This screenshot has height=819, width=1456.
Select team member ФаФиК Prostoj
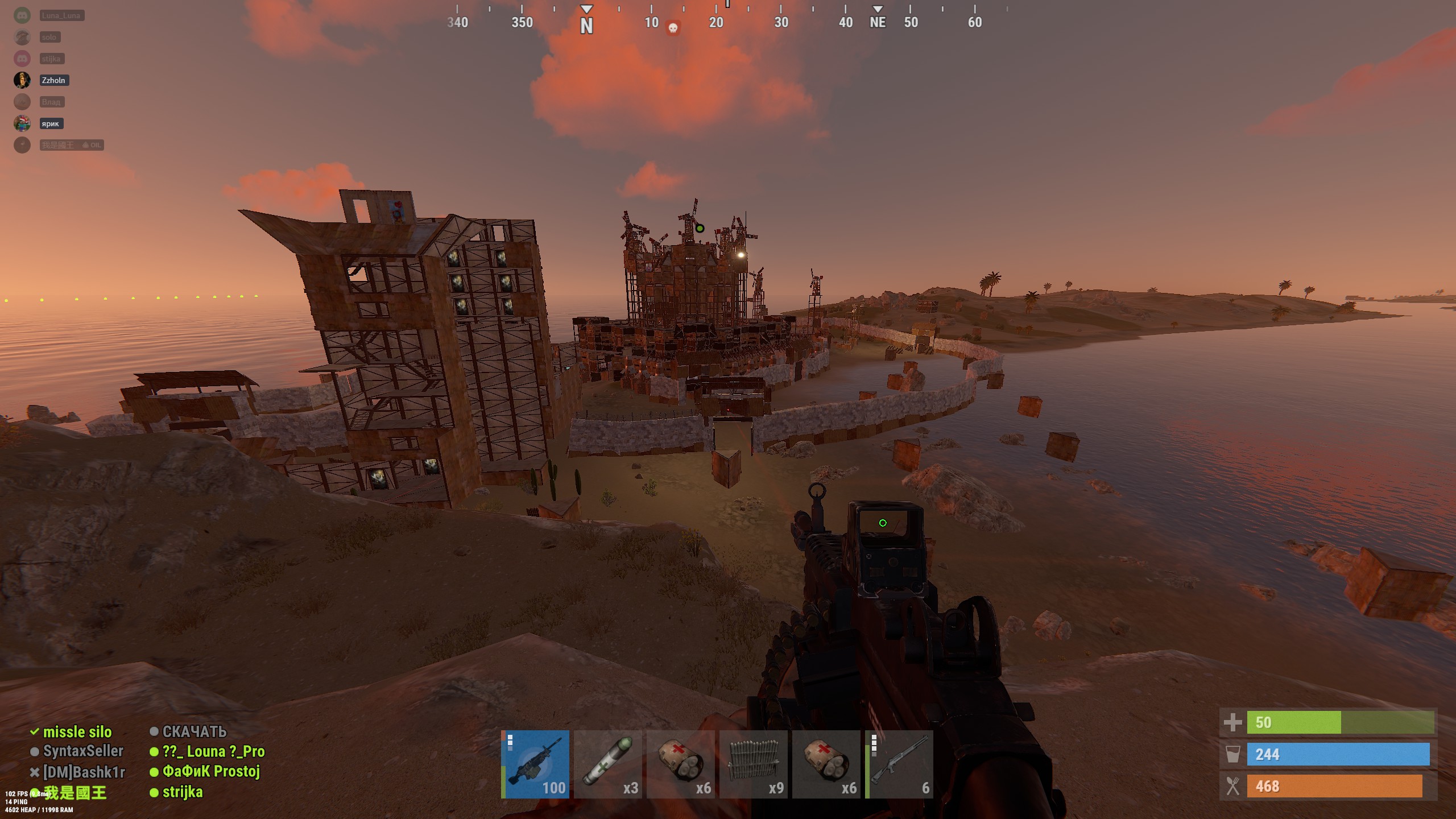(x=211, y=771)
